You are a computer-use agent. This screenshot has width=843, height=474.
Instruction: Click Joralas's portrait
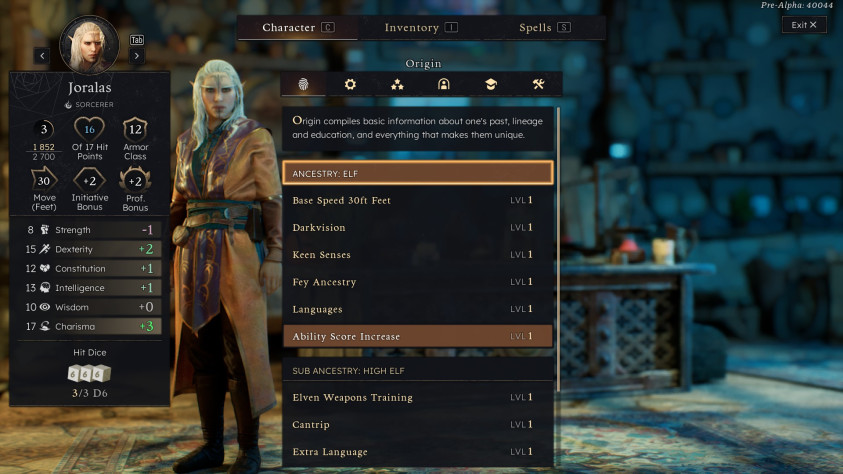click(90, 44)
